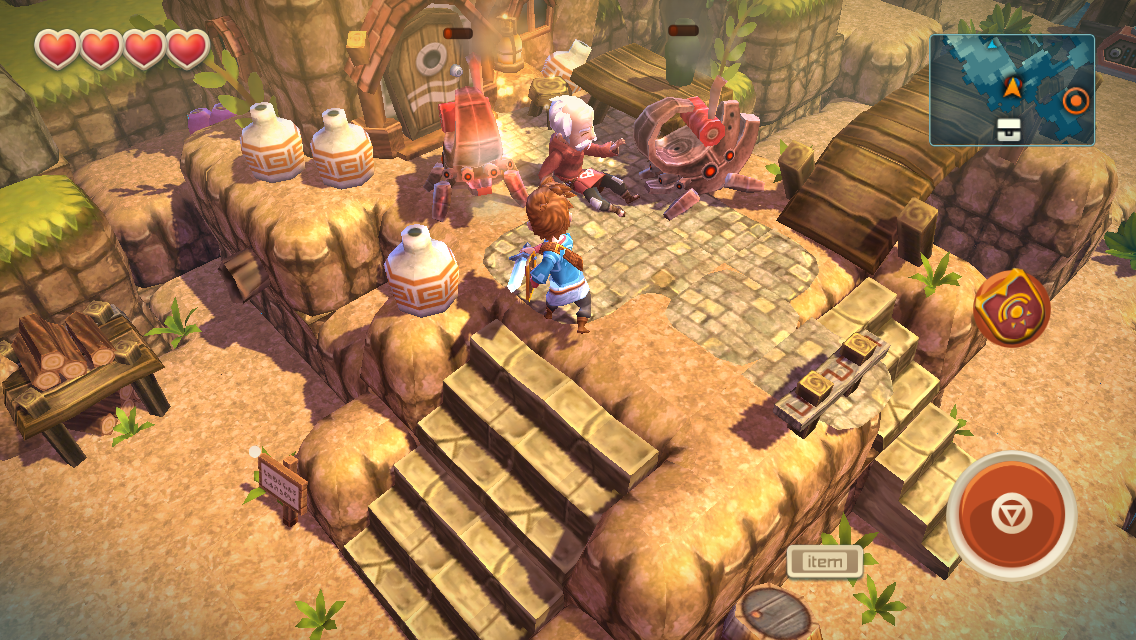Image resolution: width=1136 pixels, height=640 pixels.
Task: Open the item button
Action: click(x=824, y=561)
